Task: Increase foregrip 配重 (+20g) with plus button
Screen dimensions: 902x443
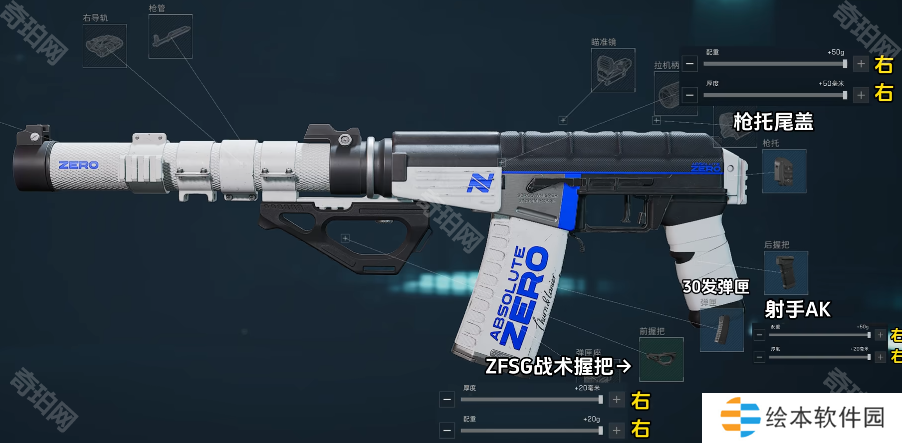Action: click(x=616, y=431)
